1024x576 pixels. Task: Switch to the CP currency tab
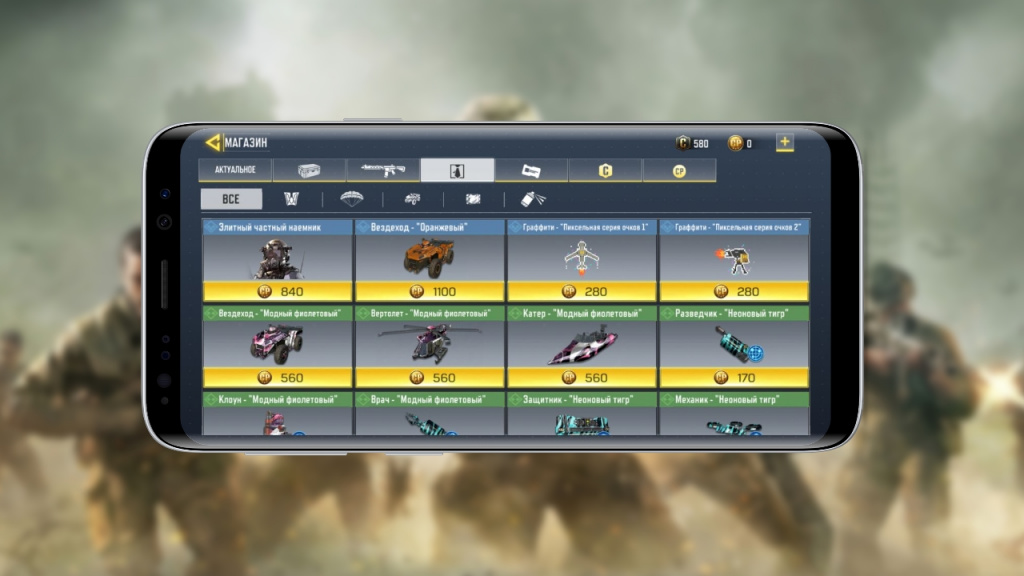pyautogui.click(x=679, y=170)
